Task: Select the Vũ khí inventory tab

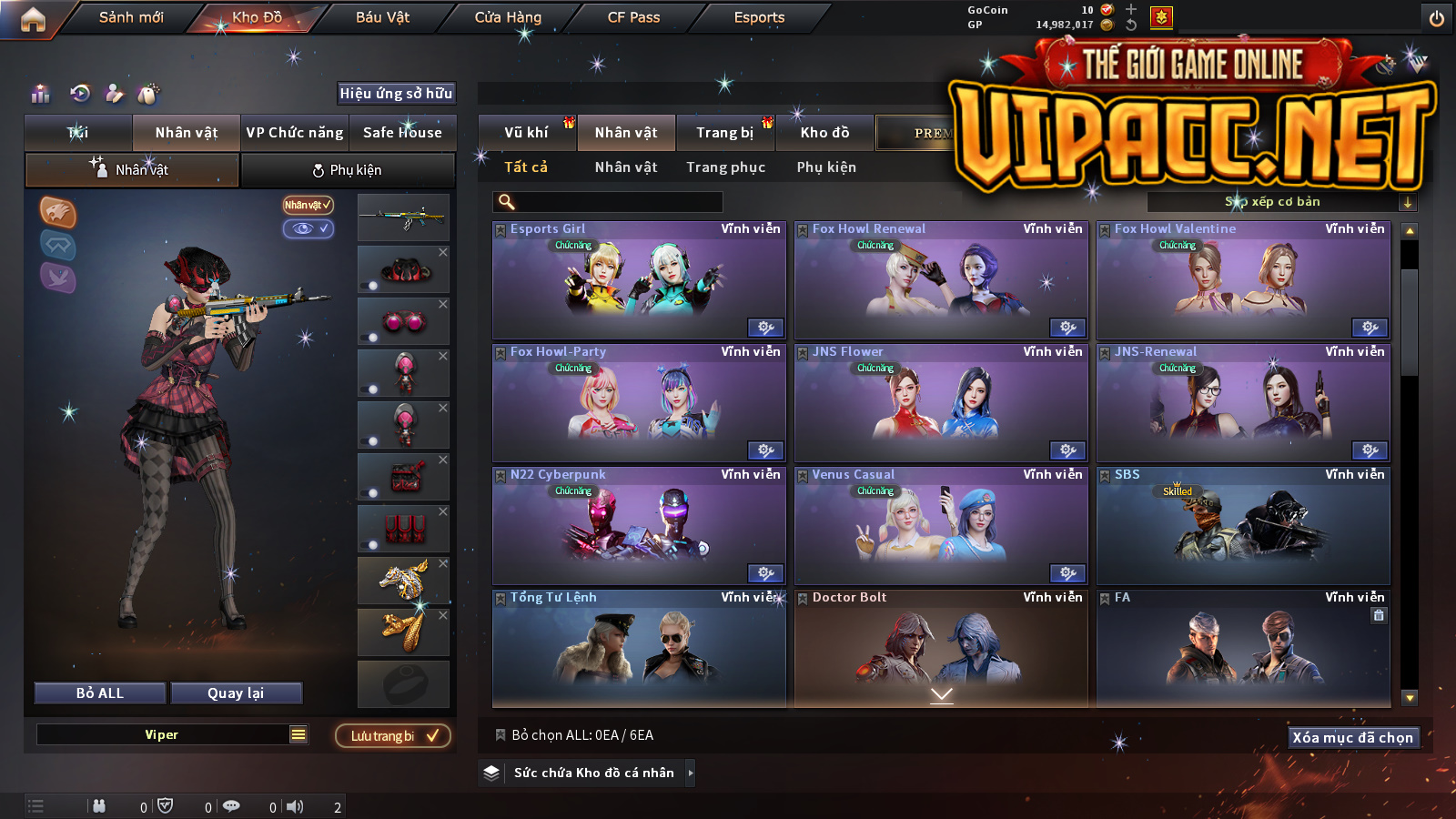Action: (x=526, y=133)
